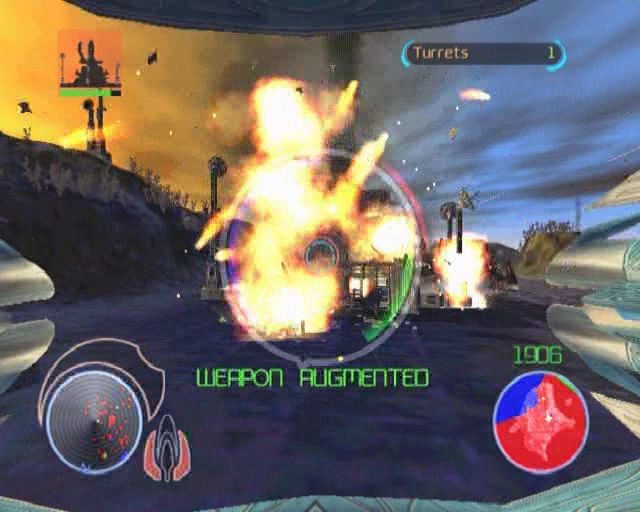640x512 pixels.
Task: Select the target structure portrait
Action: pyautogui.click(x=90, y=62)
